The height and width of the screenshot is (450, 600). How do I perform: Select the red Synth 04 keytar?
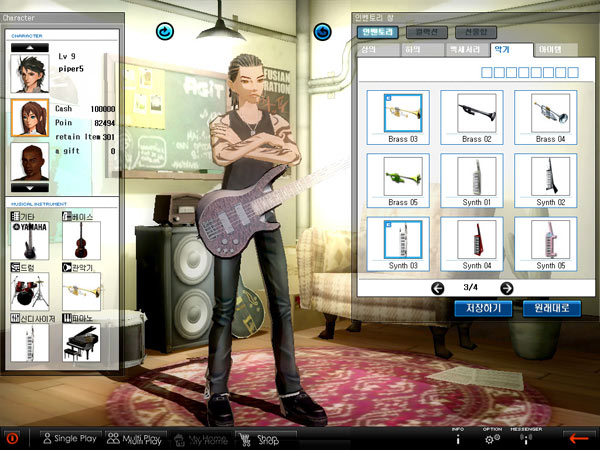[477, 241]
